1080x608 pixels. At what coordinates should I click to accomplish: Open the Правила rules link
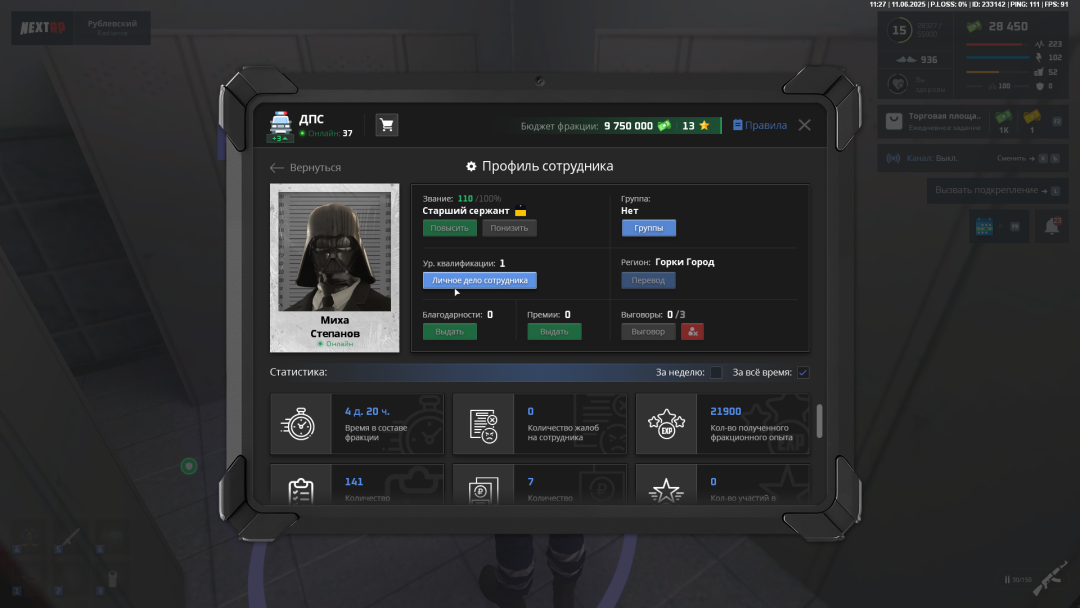coord(760,126)
